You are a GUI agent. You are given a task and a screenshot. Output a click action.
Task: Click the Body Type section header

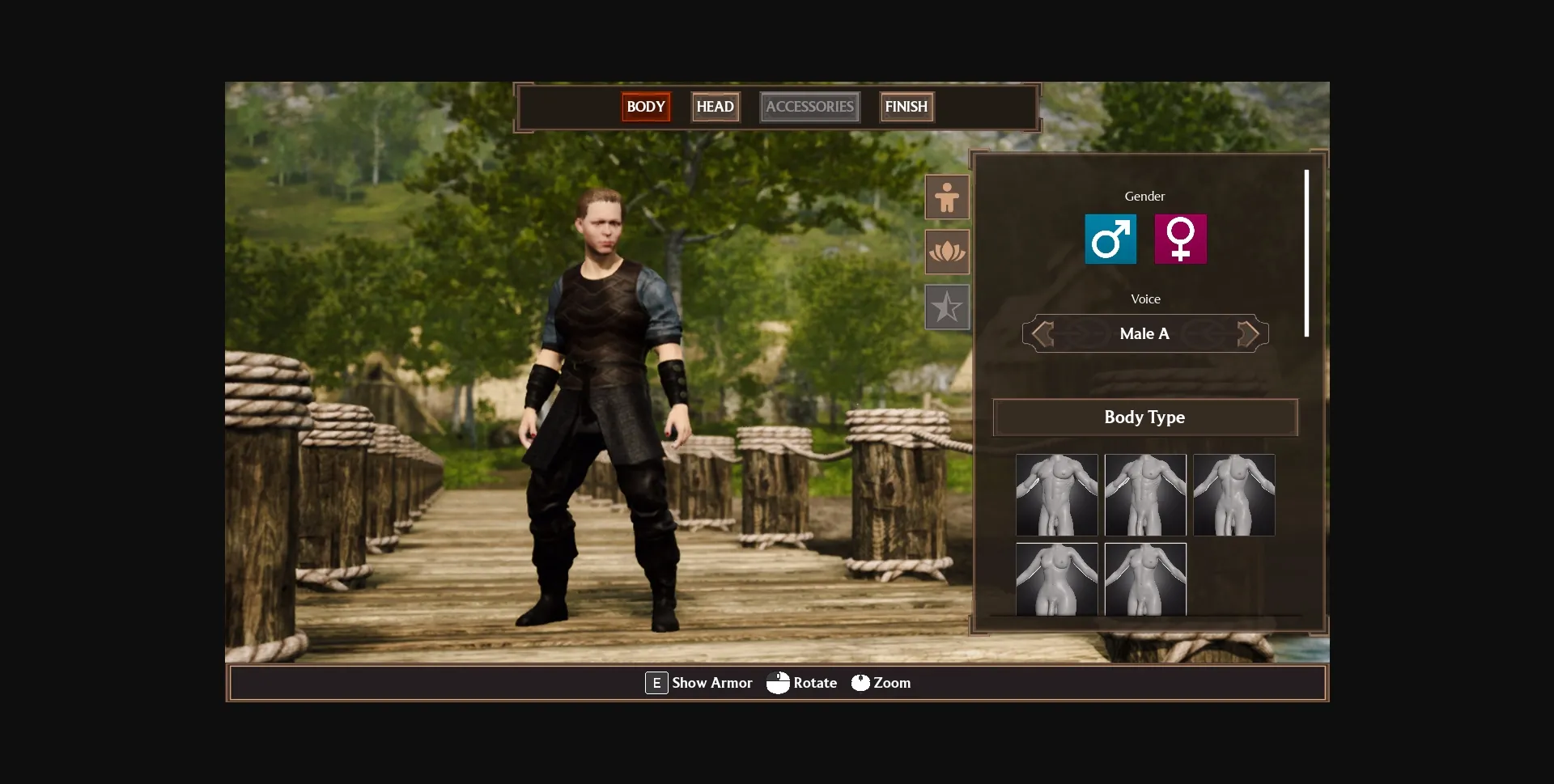pyautogui.click(x=1144, y=417)
